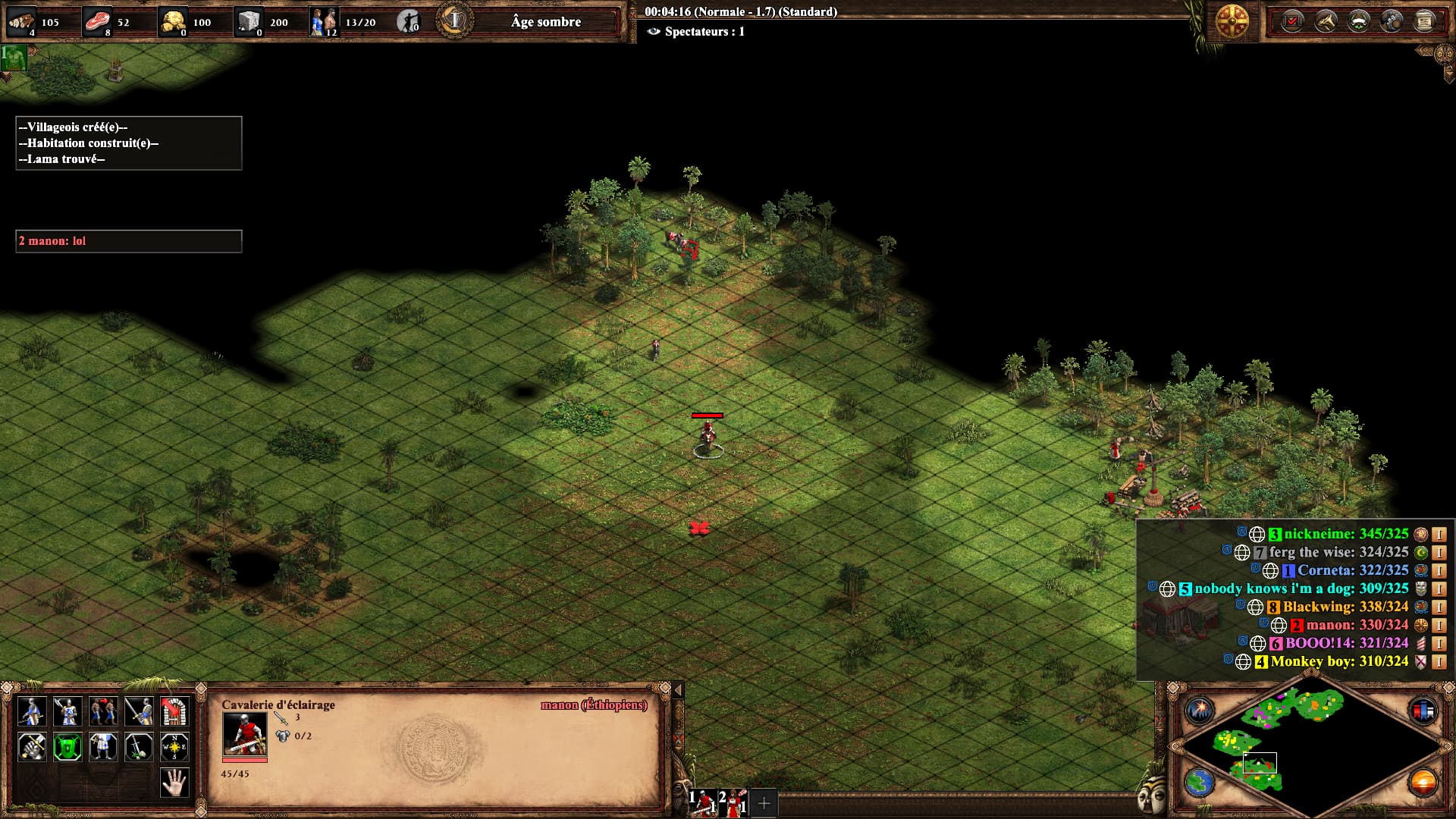Open the chat horn button
The image size is (1456, 819).
(x=1325, y=21)
